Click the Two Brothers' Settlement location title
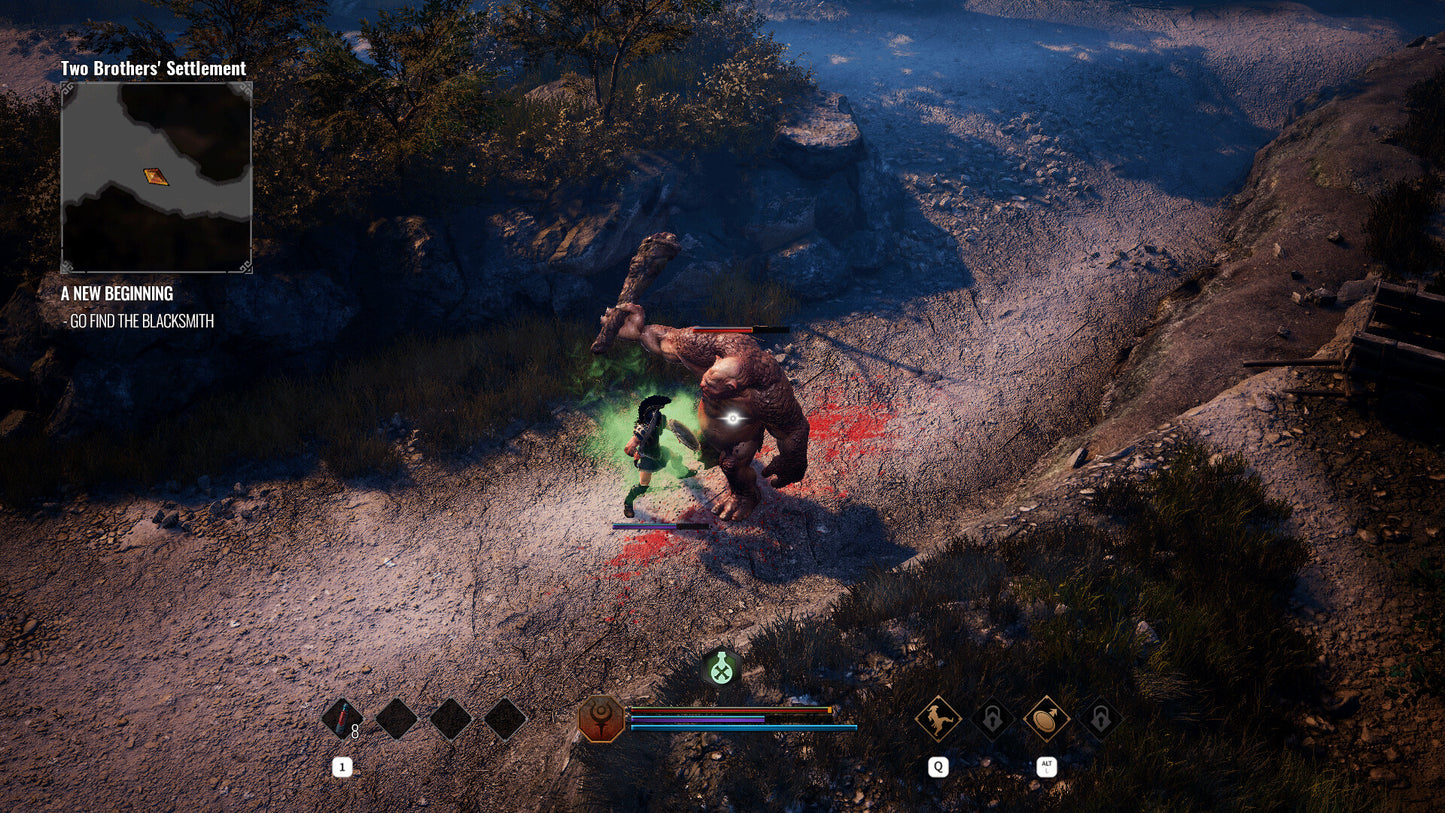 [153, 68]
